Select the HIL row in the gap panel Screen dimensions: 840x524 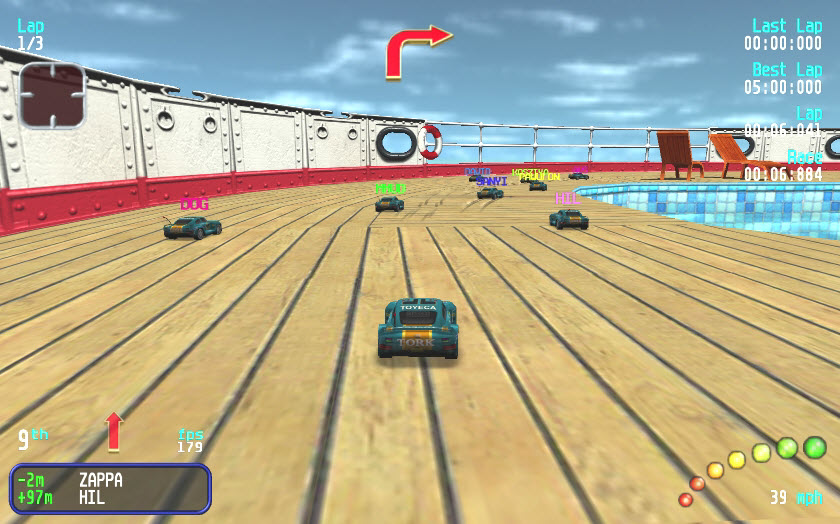pyautogui.click(x=110, y=497)
